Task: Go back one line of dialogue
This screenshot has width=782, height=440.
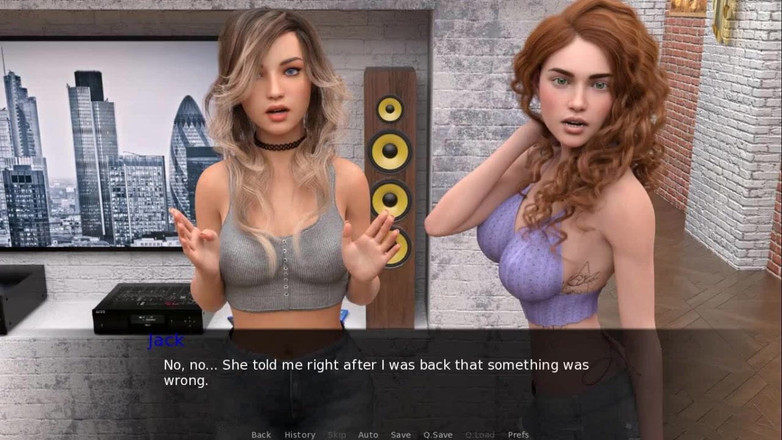Action: (x=261, y=434)
